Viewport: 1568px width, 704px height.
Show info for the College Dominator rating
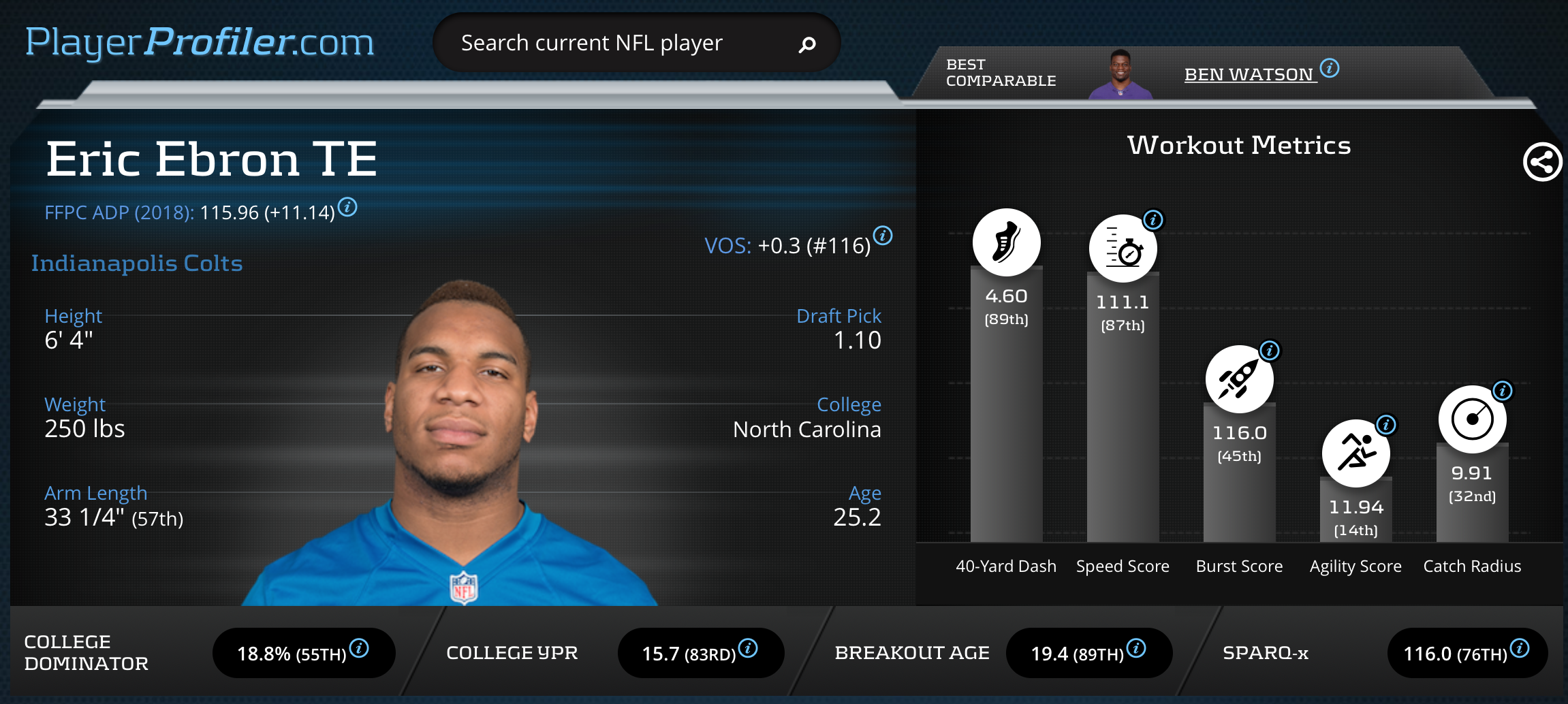(359, 648)
